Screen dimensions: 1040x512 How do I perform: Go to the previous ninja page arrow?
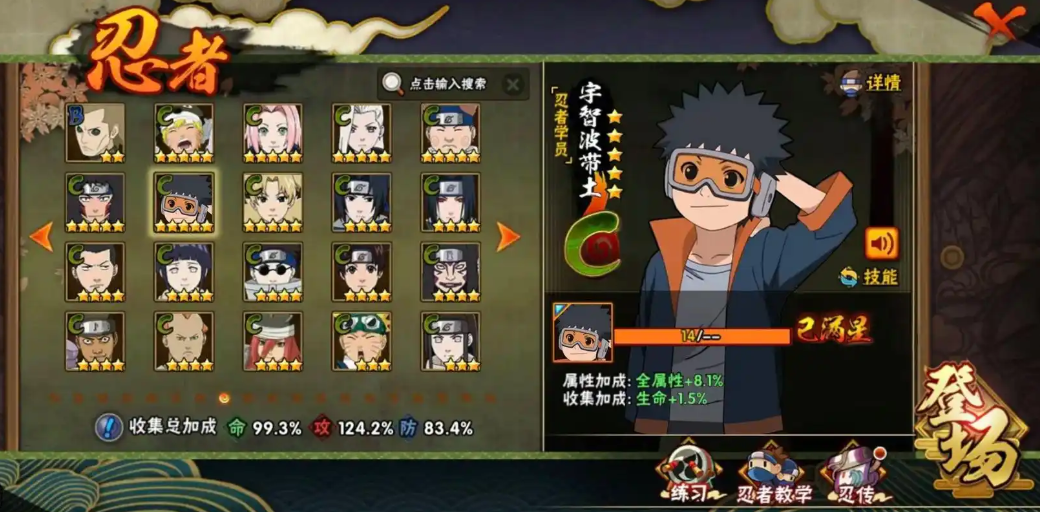pyautogui.click(x=41, y=236)
